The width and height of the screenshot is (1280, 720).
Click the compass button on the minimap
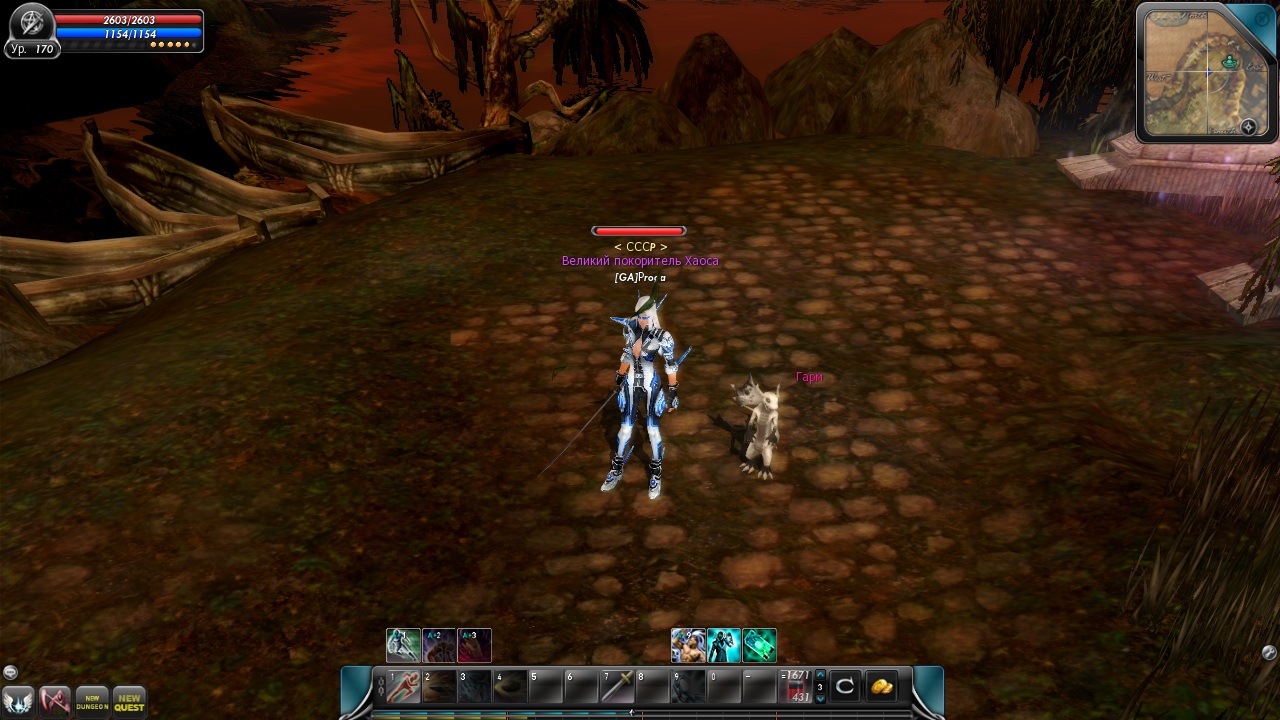(1248, 127)
